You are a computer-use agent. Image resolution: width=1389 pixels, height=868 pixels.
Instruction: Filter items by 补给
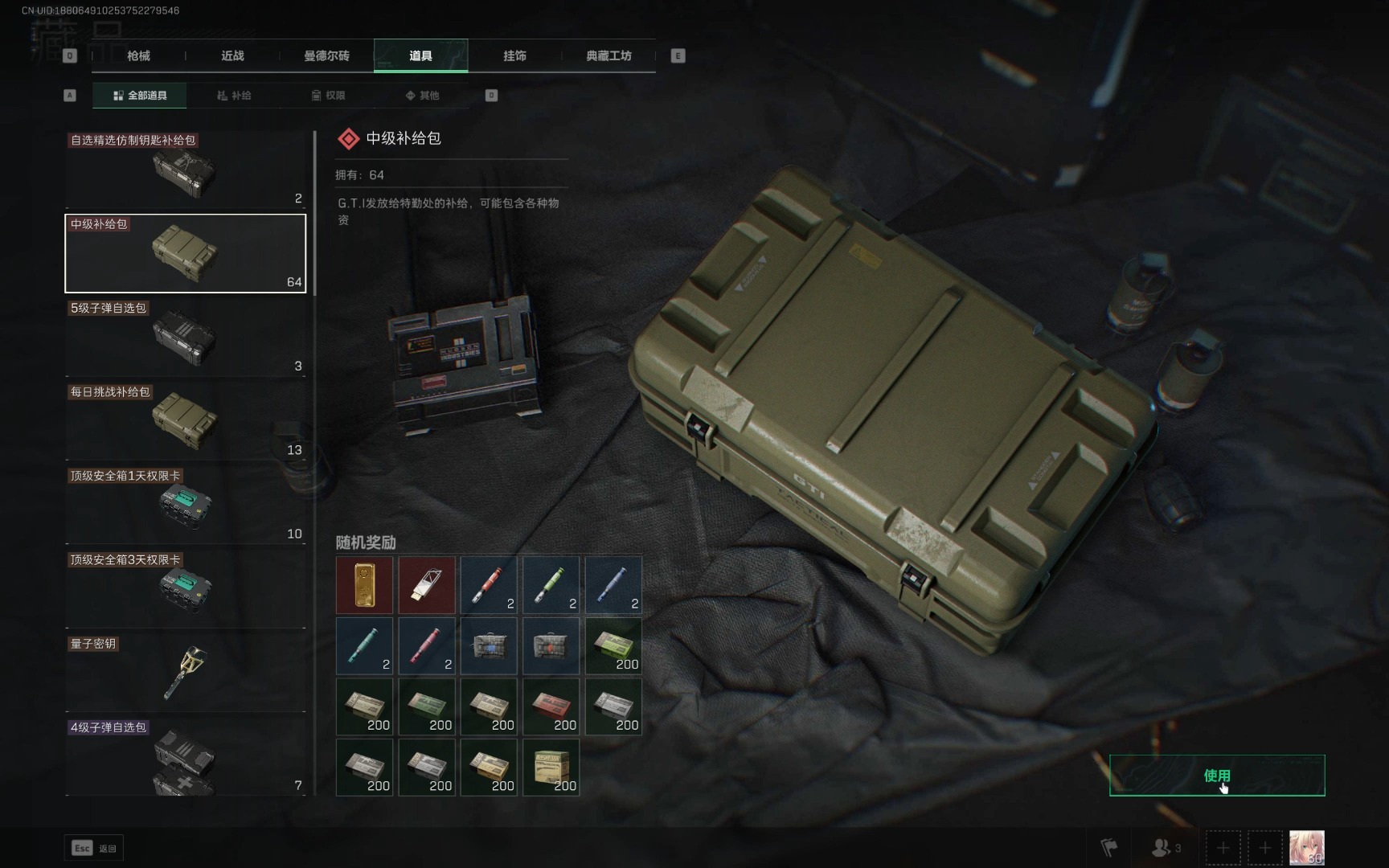coord(234,96)
